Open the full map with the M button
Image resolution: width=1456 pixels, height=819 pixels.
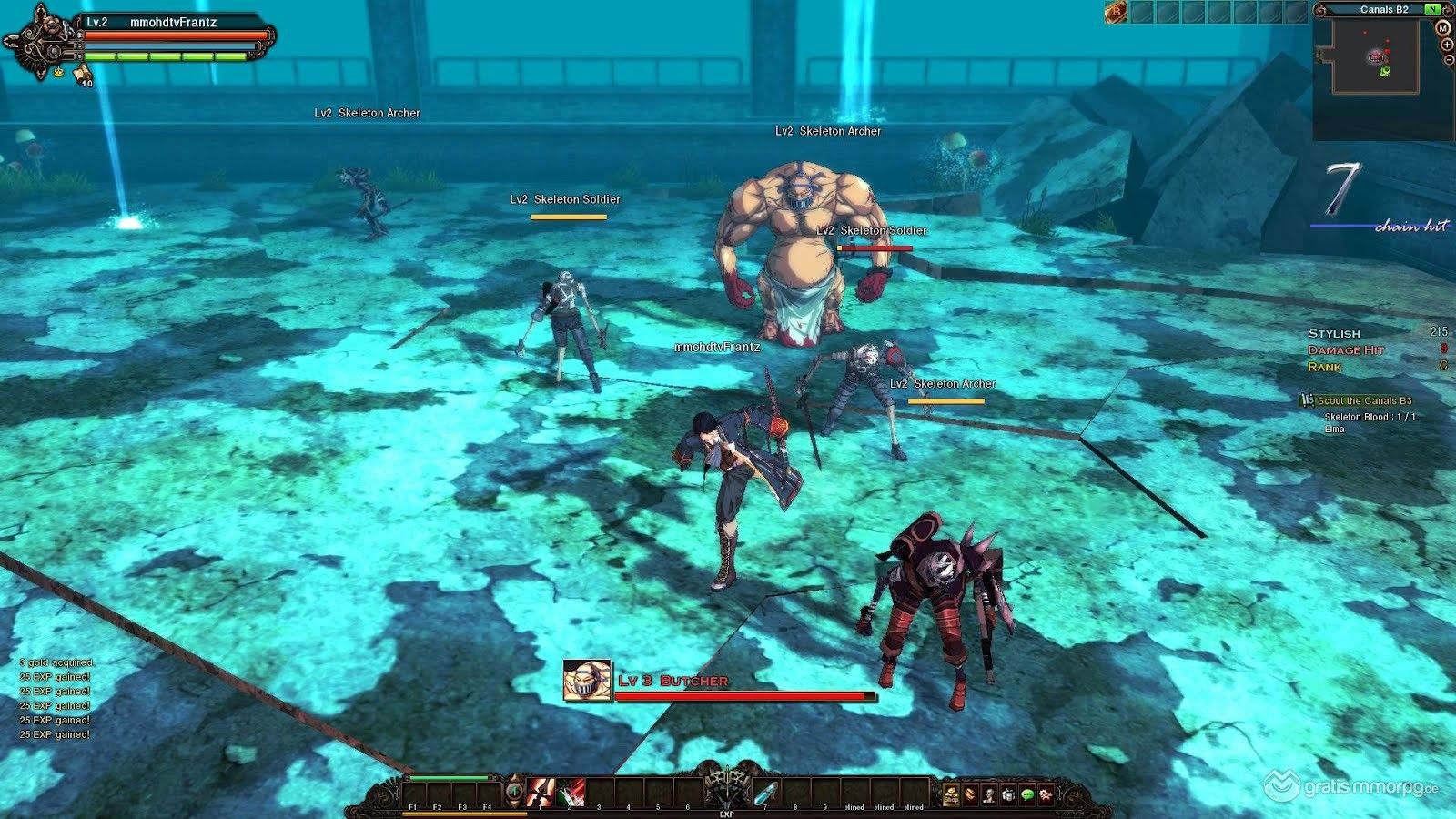pos(1442,28)
